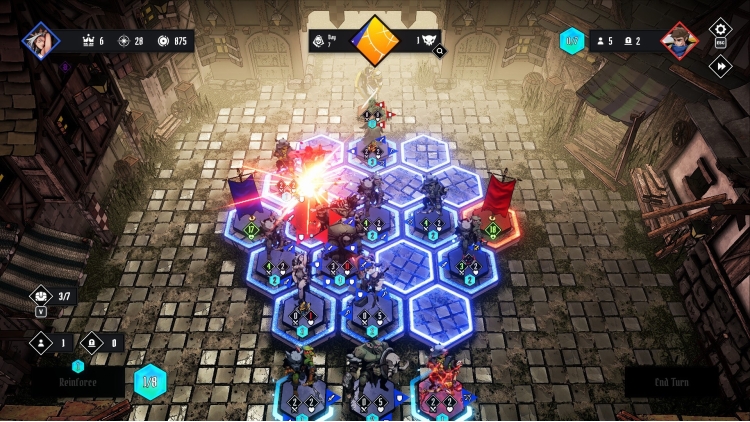Select the enemy hero portrait
The height and width of the screenshot is (422, 750).
pos(680,41)
